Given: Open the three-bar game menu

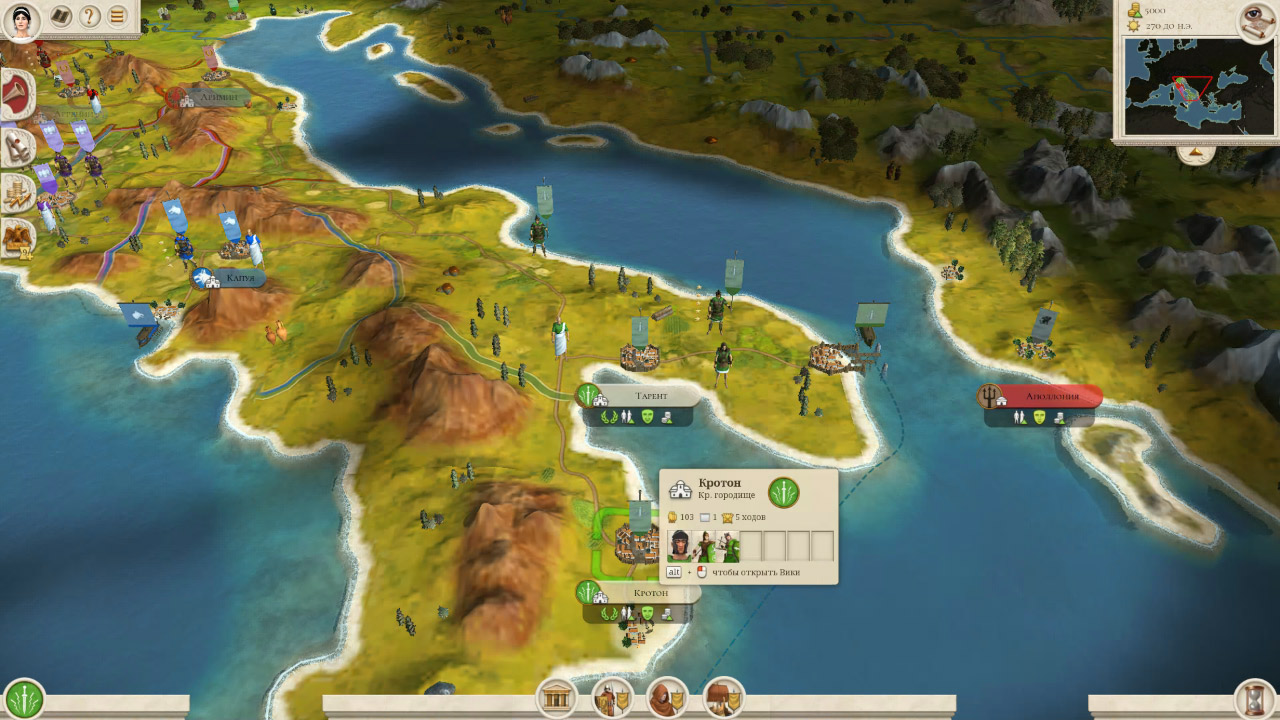Looking at the screenshot, I should 118,16.
